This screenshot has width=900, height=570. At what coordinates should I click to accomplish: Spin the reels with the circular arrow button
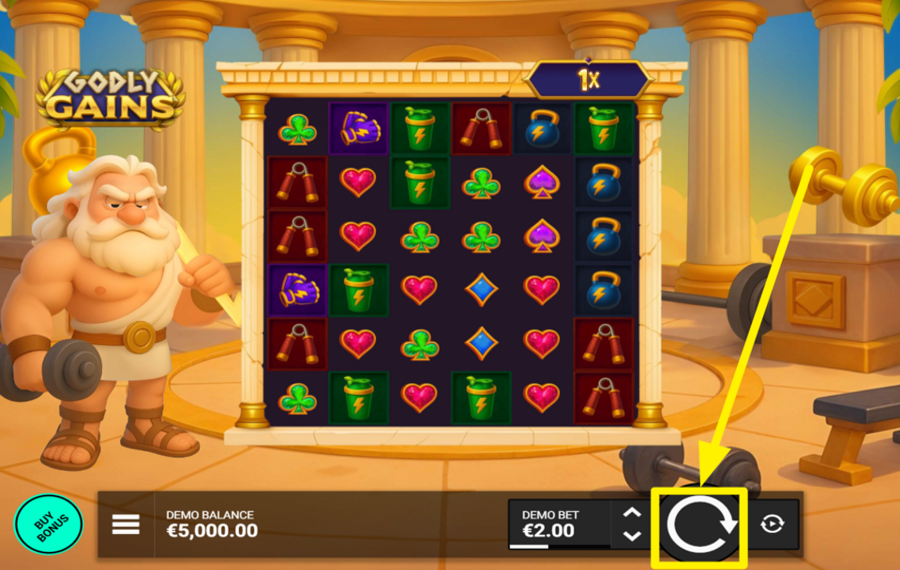(700, 525)
